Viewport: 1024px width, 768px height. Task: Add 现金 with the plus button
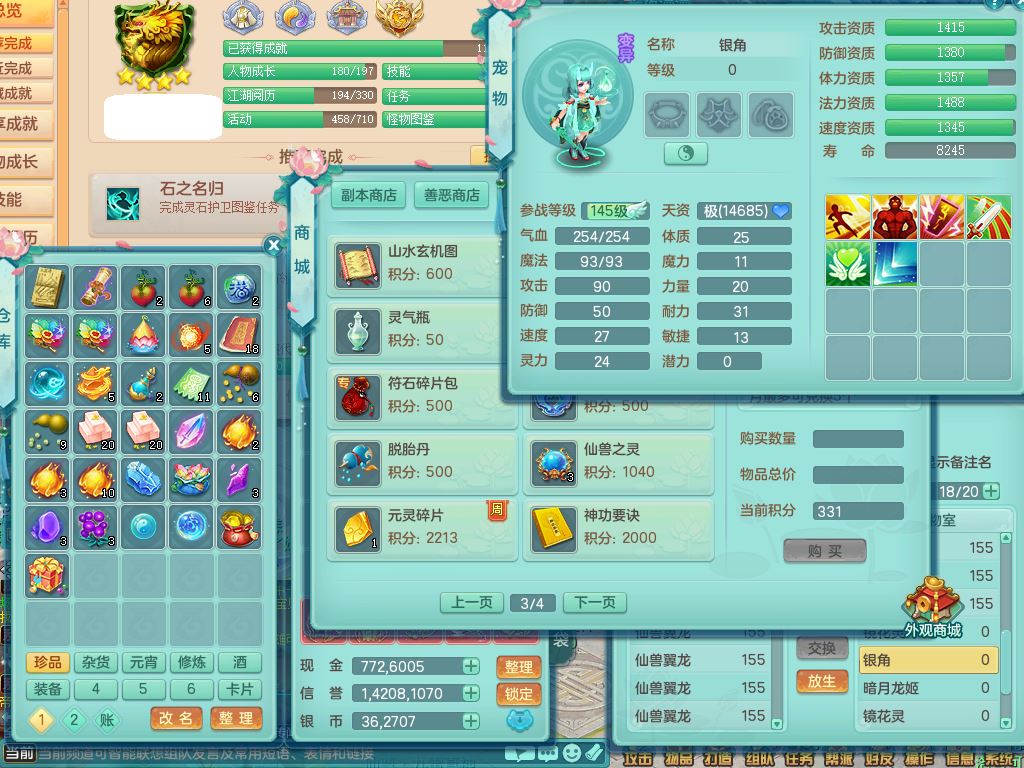point(470,666)
